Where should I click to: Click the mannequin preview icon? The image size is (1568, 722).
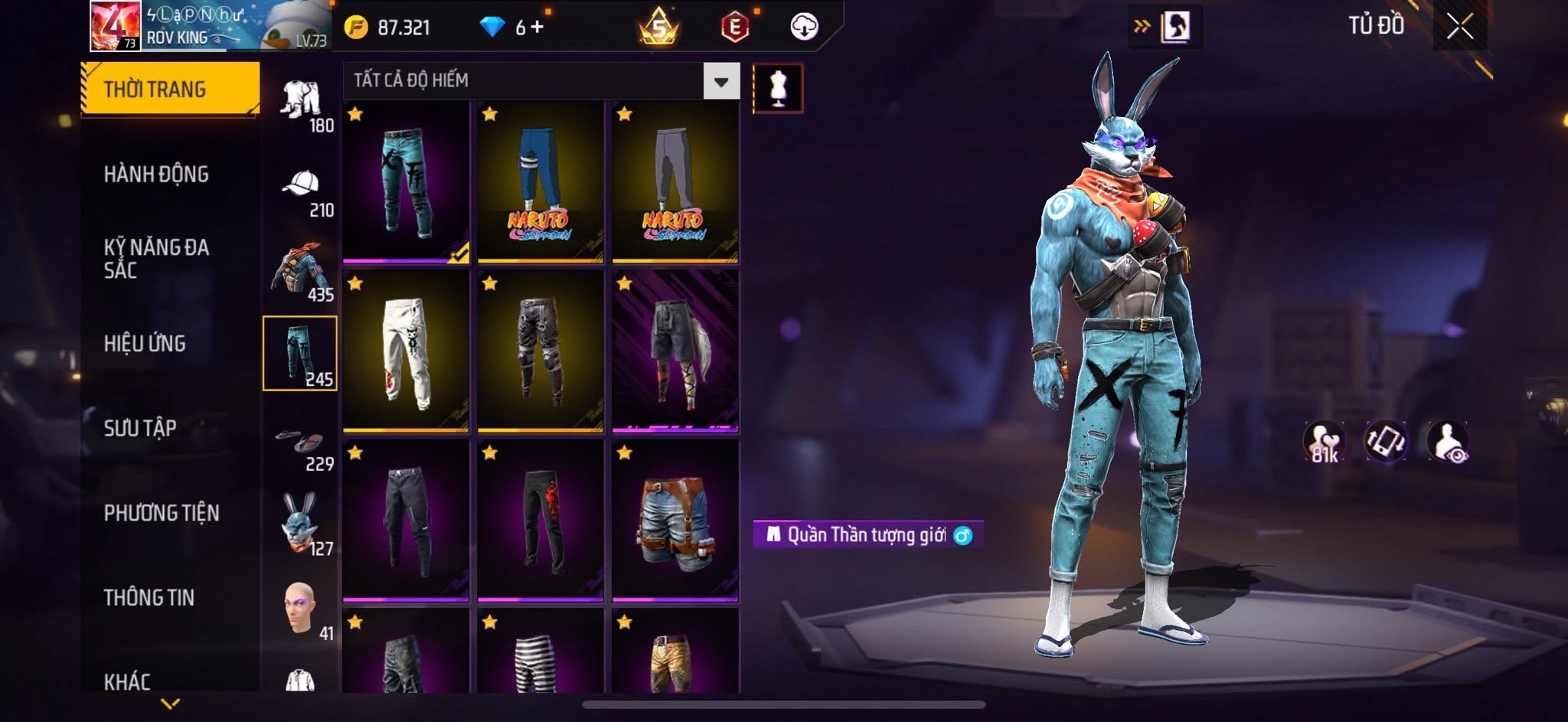(778, 88)
